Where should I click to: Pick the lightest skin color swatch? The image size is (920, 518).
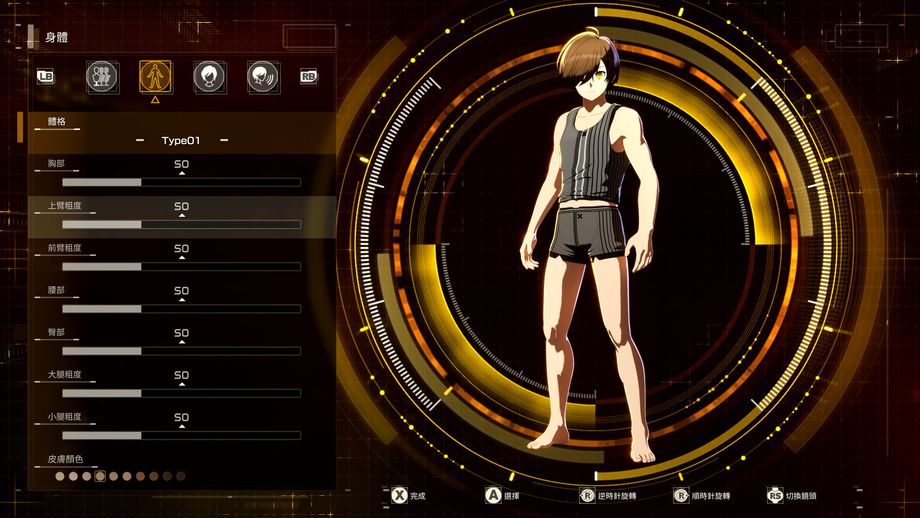(x=60, y=477)
